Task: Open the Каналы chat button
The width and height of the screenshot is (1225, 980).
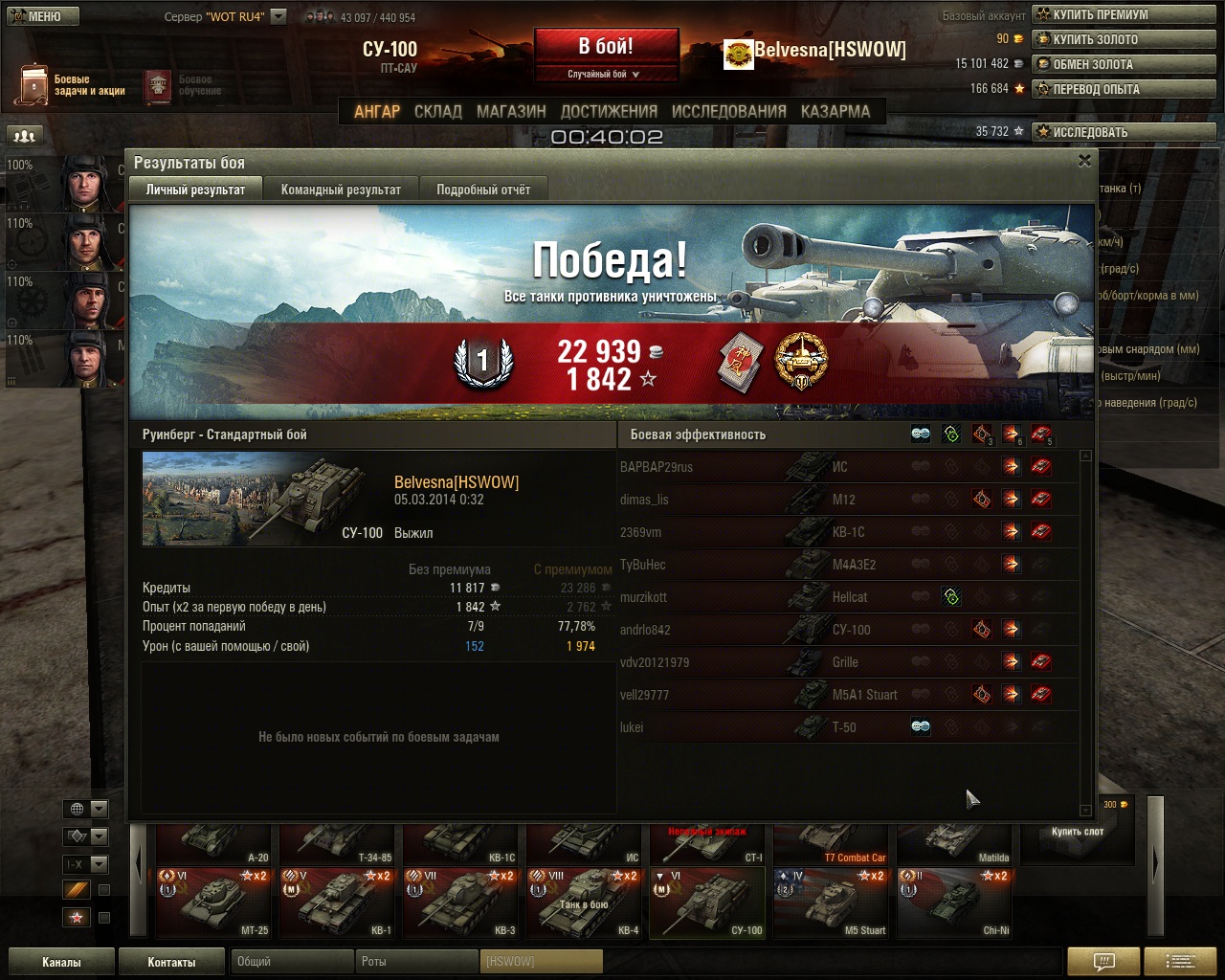Action: 61,962
